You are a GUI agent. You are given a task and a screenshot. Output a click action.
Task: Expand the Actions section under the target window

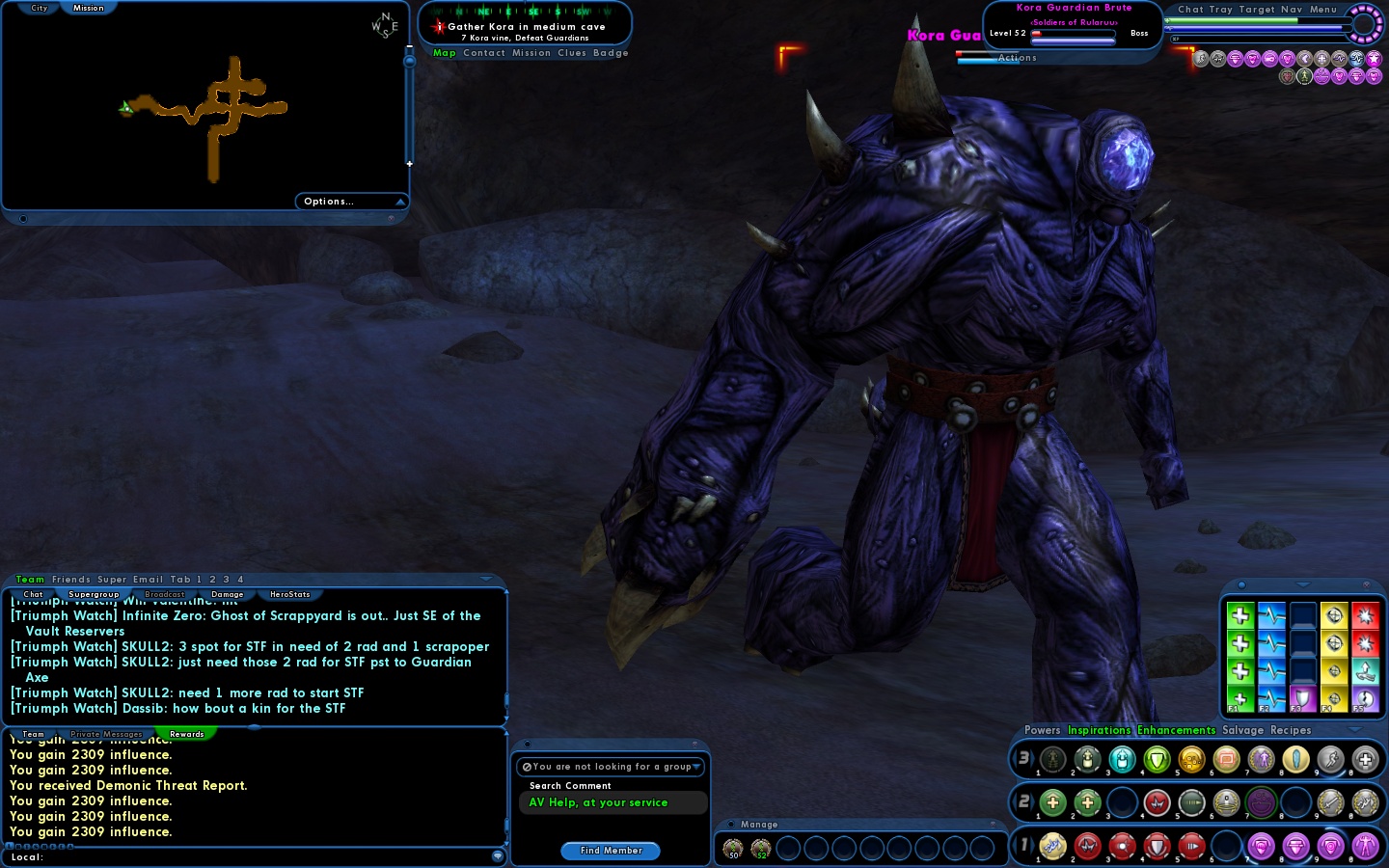1017,57
